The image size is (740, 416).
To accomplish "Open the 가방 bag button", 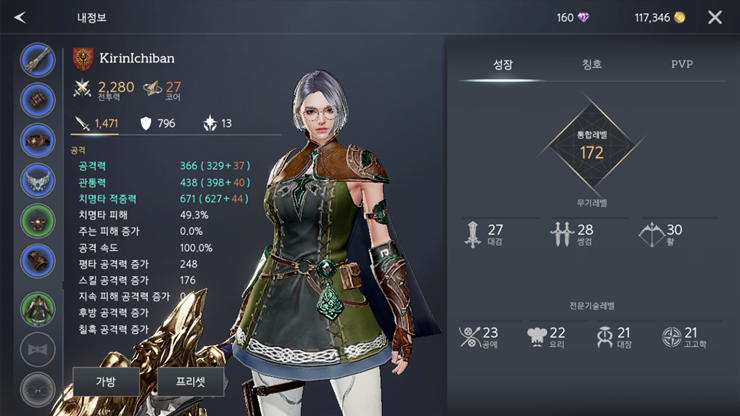I will [x=106, y=381].
